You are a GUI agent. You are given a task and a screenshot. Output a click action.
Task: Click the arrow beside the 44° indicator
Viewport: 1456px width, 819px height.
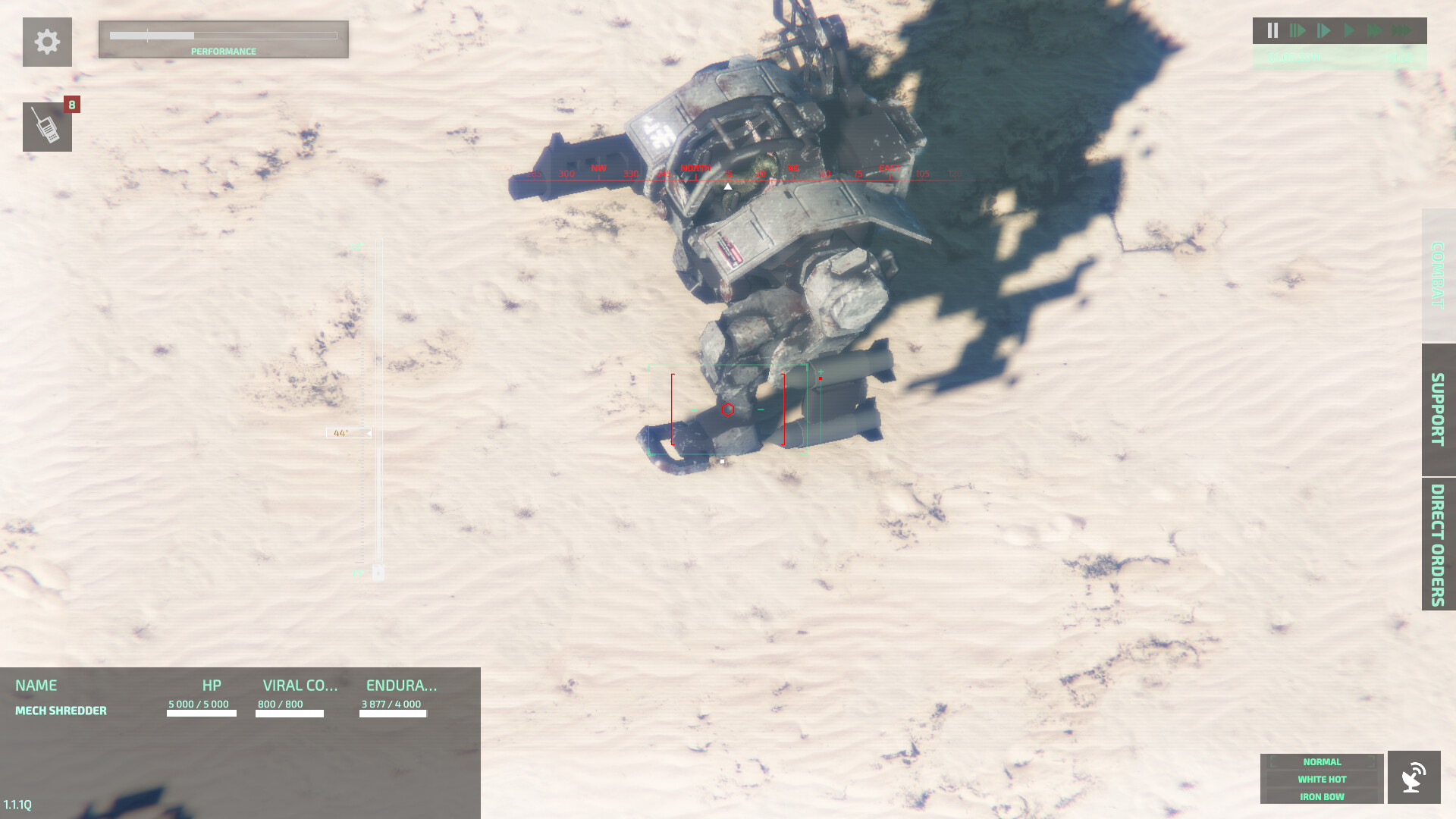coord(368,433)
